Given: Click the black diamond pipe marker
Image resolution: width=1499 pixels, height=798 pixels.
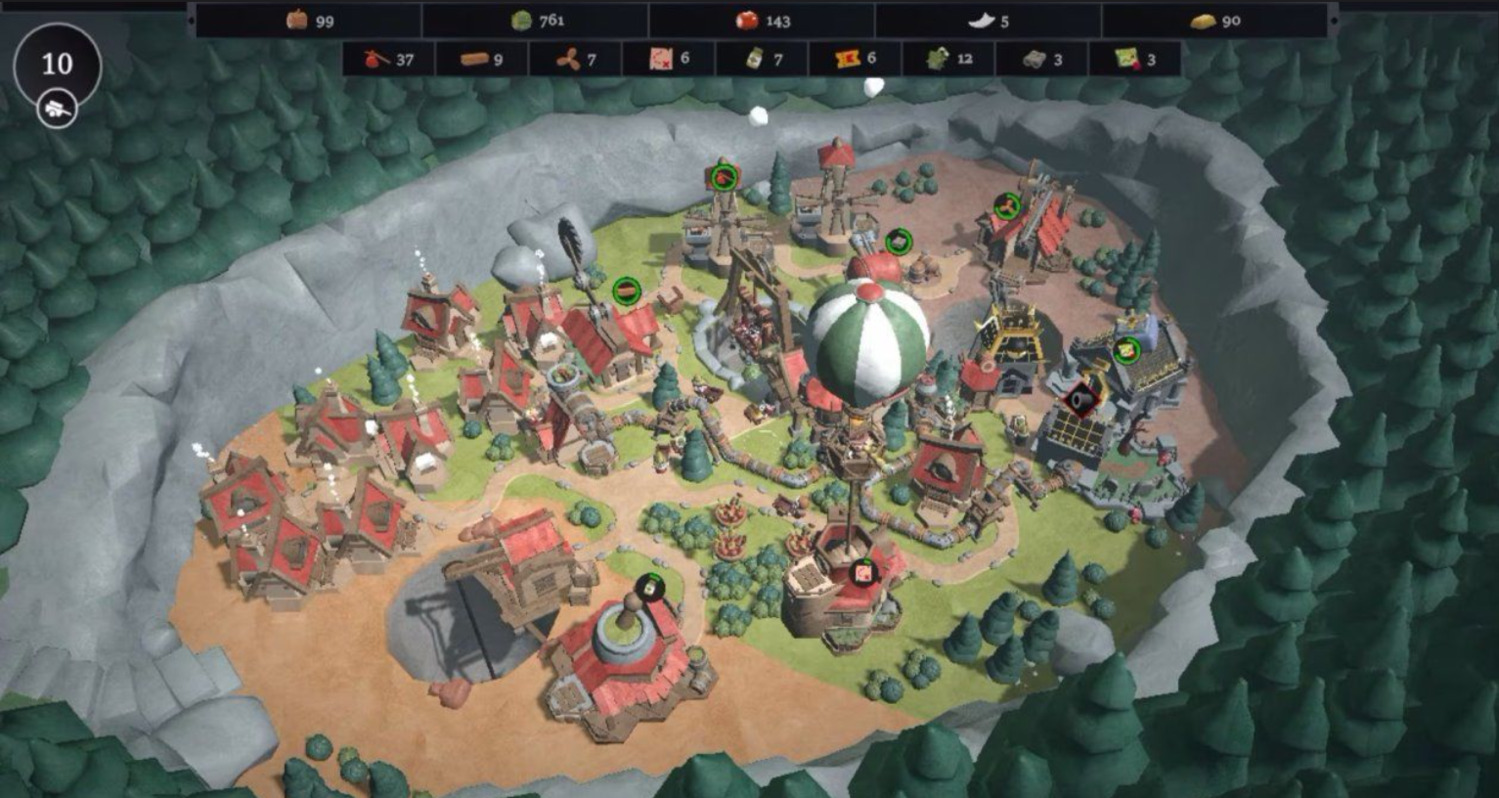Looking at the screenshot, I should (x=1082, y=400).
